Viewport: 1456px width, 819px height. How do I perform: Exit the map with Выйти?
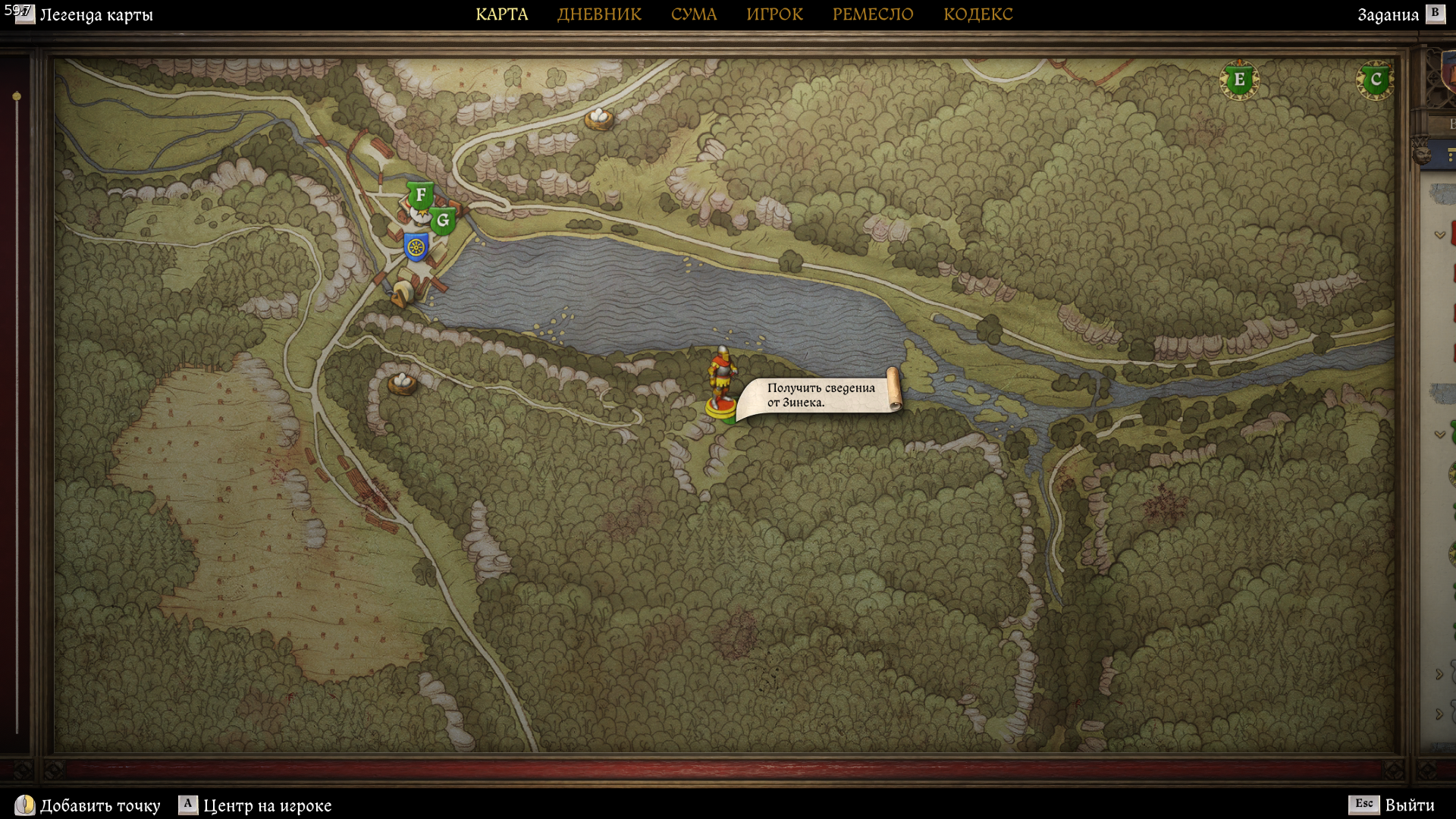click(x=1409, y=805)
